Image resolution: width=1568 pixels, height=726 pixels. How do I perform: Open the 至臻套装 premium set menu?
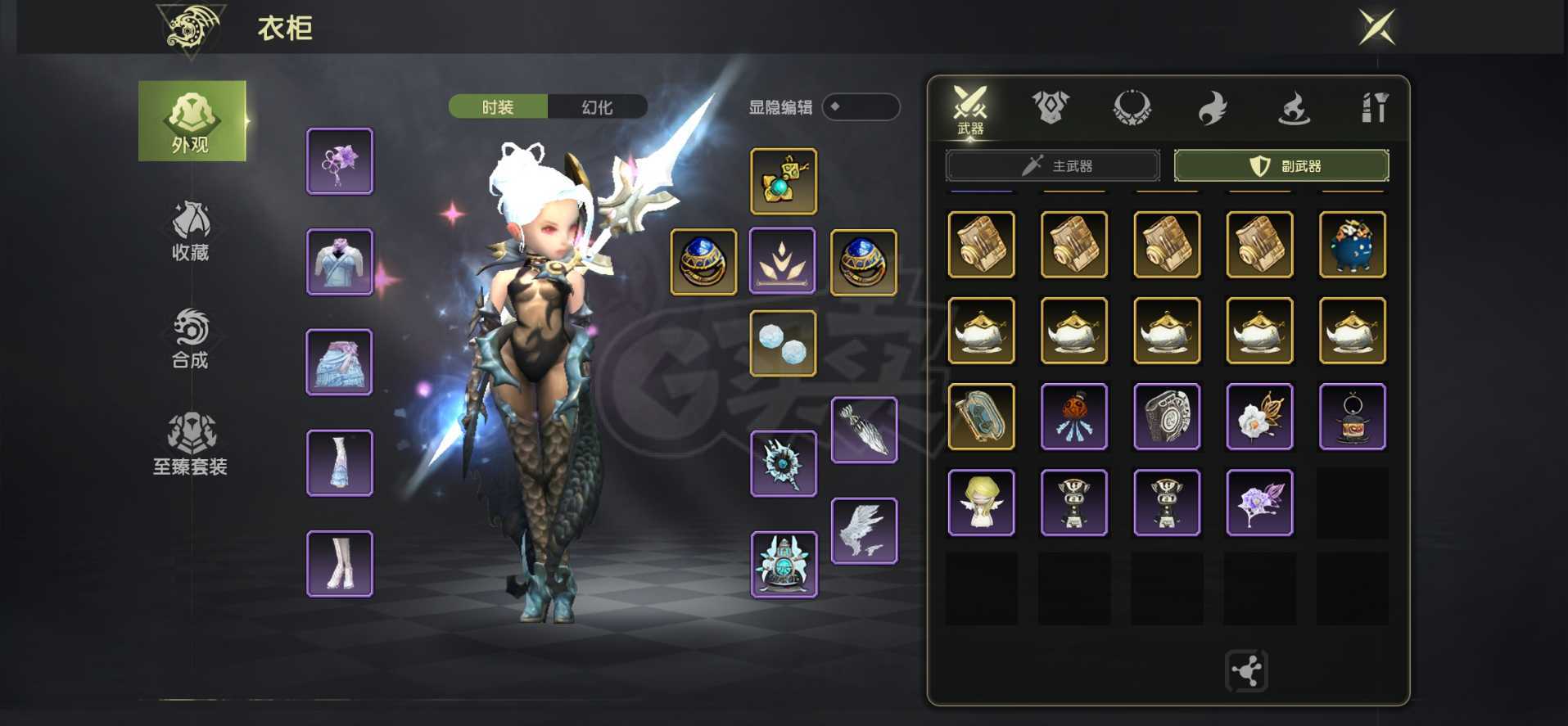coord(191,444)
